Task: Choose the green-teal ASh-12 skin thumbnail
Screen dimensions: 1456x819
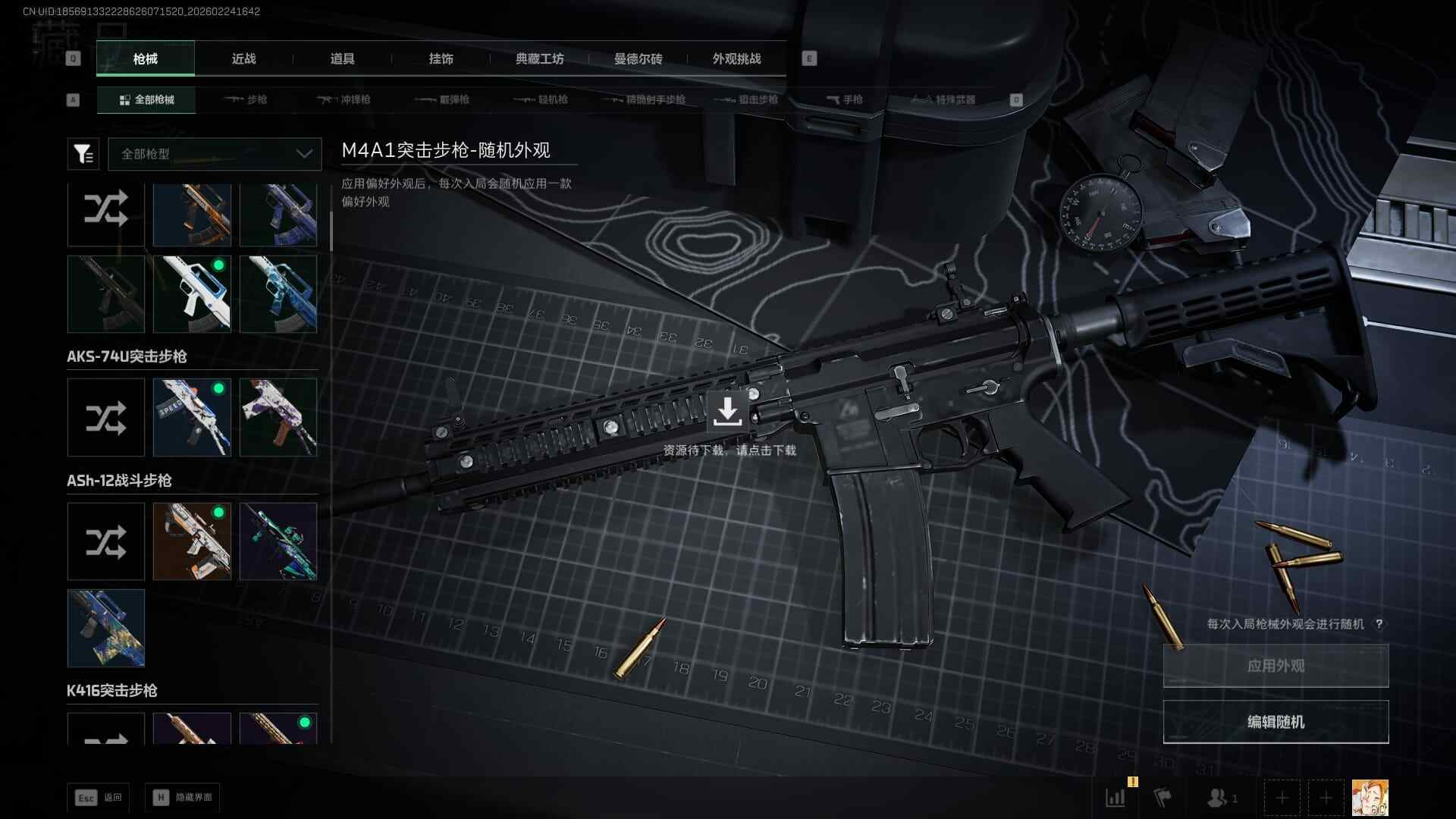Action: point(278,541)
